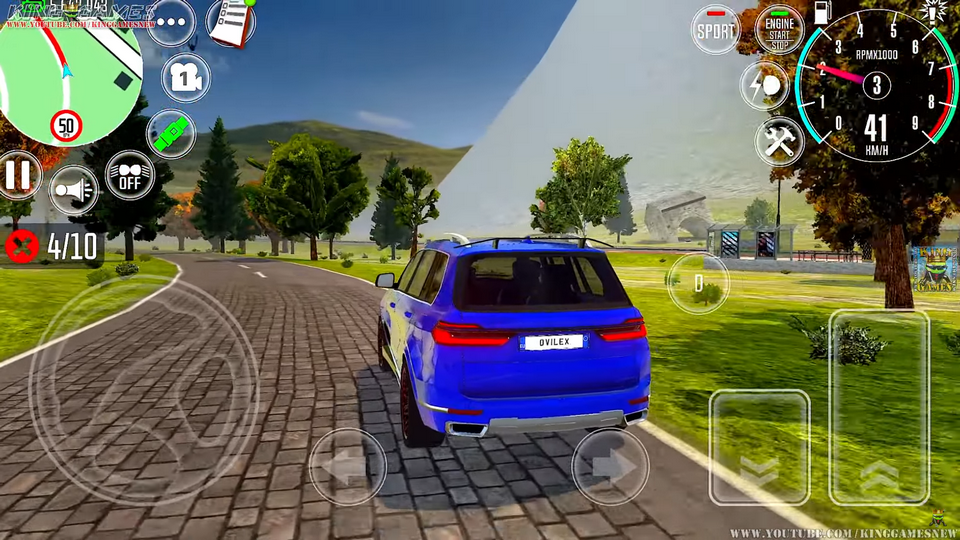Steer left with the left arrow
This screenshot has height=540, width=960.
coord(347,466)
